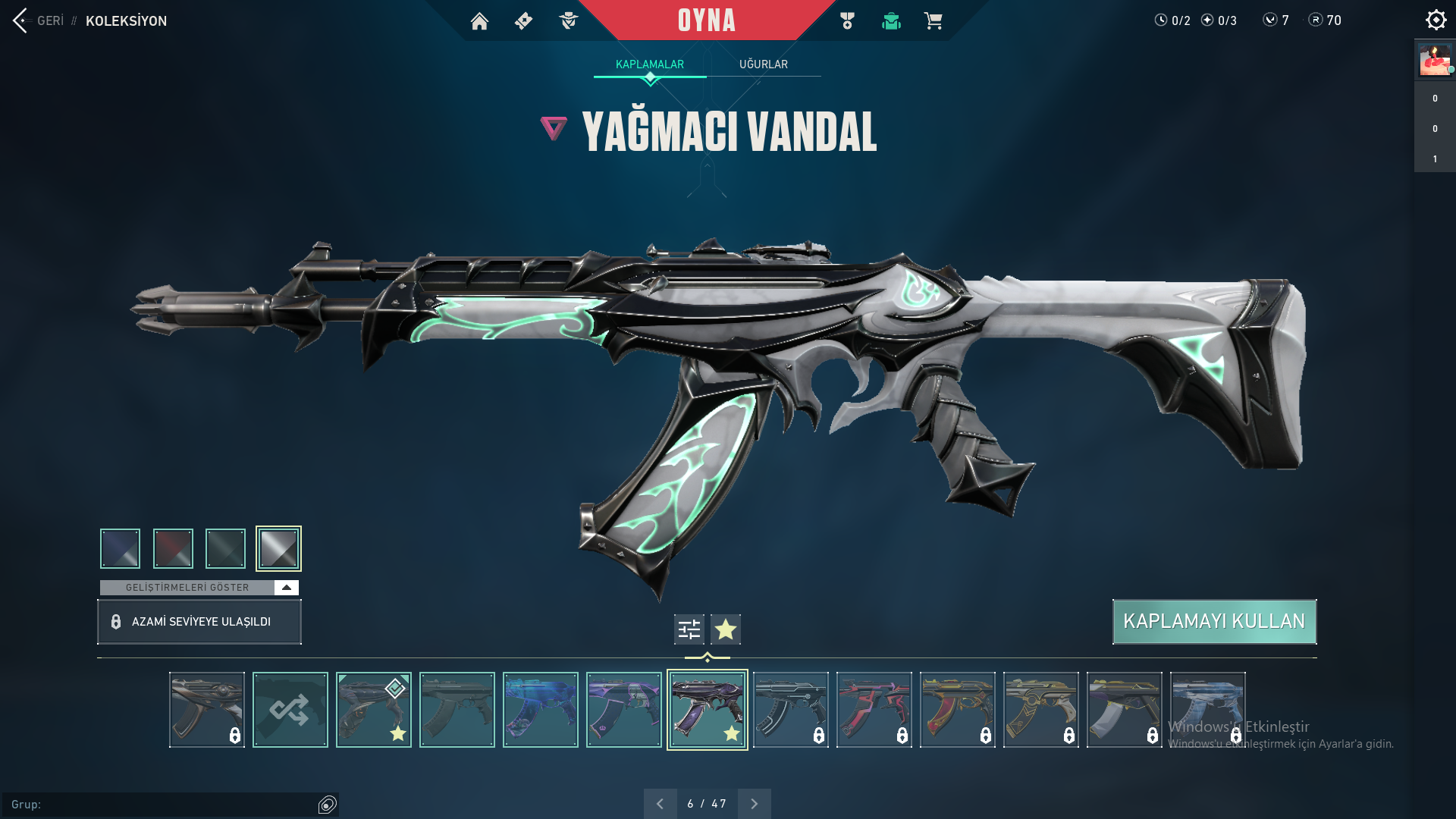Open the career page medal icon
1456x819 pixels.
[x=847, y=20]
